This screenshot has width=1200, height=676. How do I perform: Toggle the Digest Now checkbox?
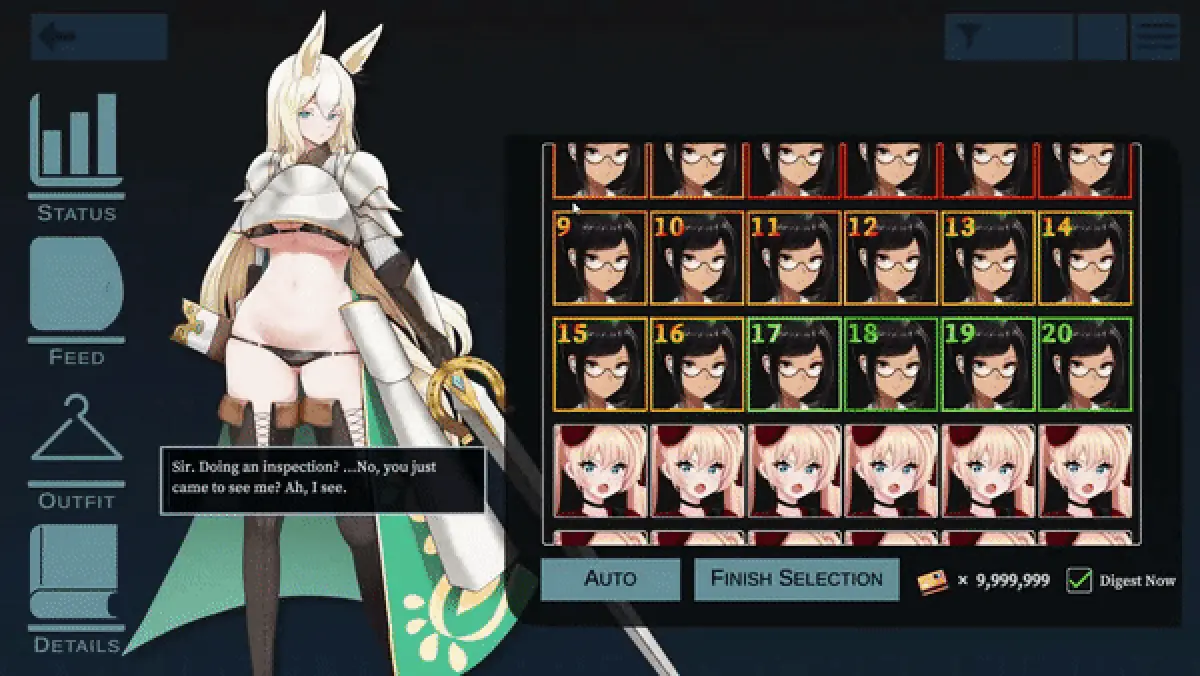point(1079,580)
